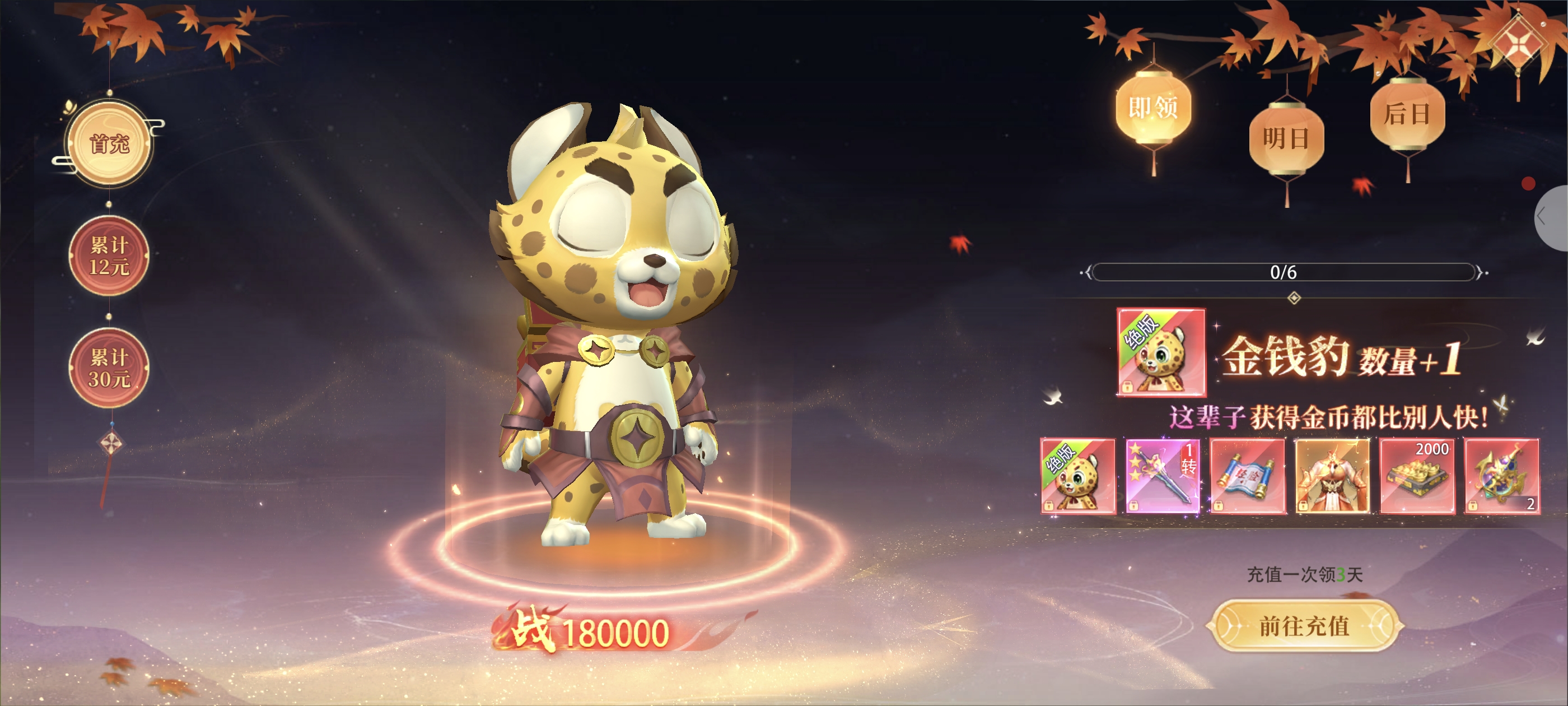View the small 绝版 leopard reward

tap(1078, 476)
